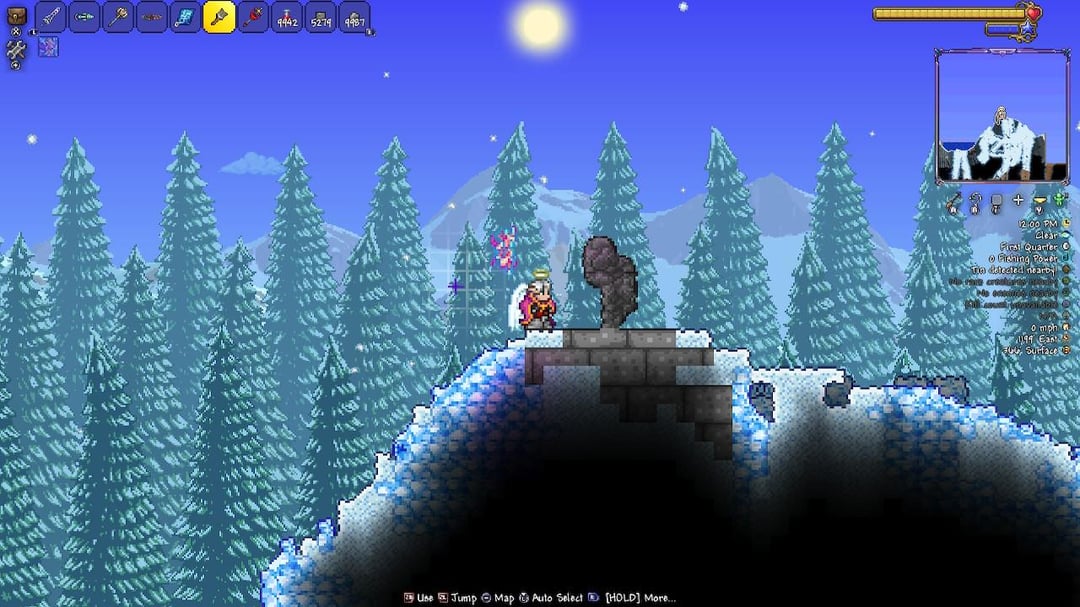Pick the dark red weapon hotbar slot
The image size is (1080, 607).
[152, 17]
